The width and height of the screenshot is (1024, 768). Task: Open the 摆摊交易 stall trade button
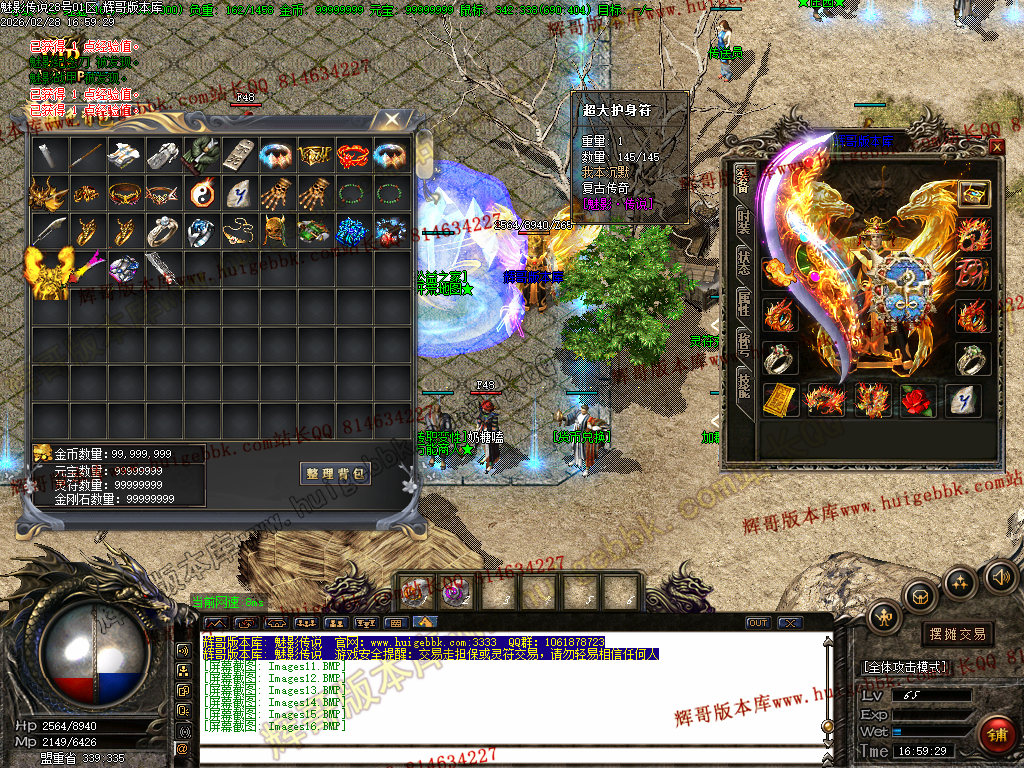(957, 634)
